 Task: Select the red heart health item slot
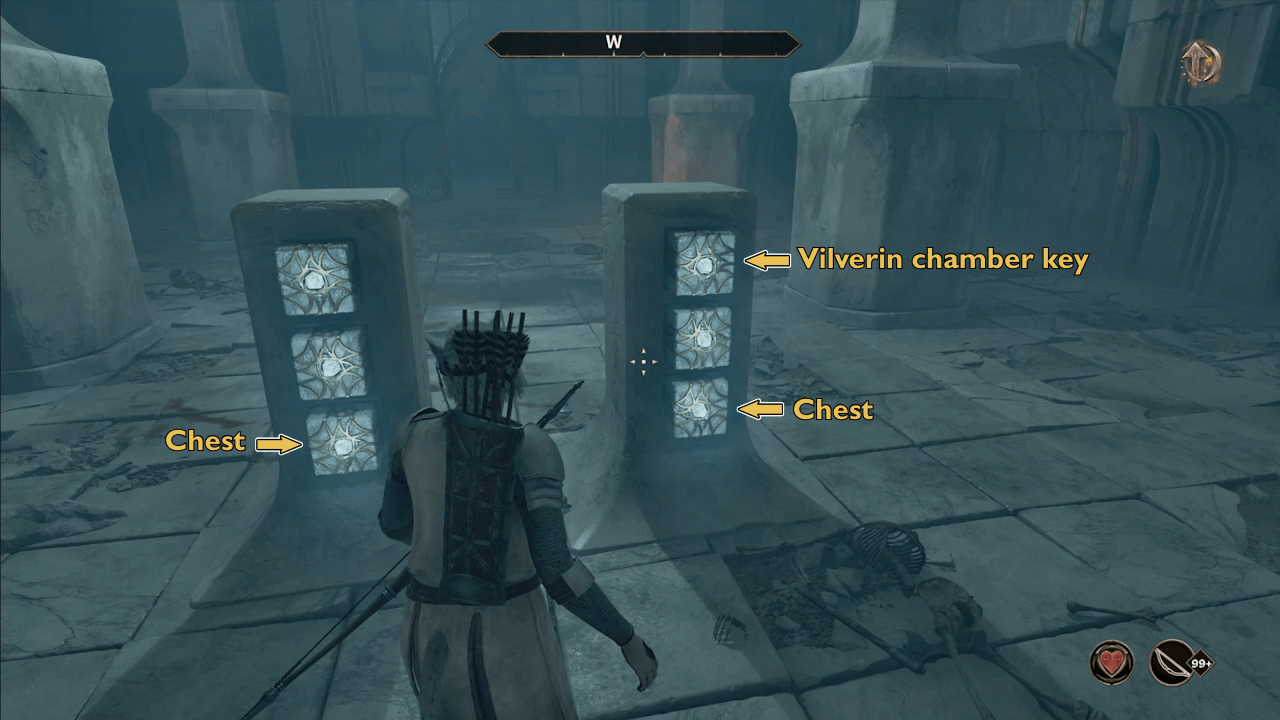[1111, 662]
